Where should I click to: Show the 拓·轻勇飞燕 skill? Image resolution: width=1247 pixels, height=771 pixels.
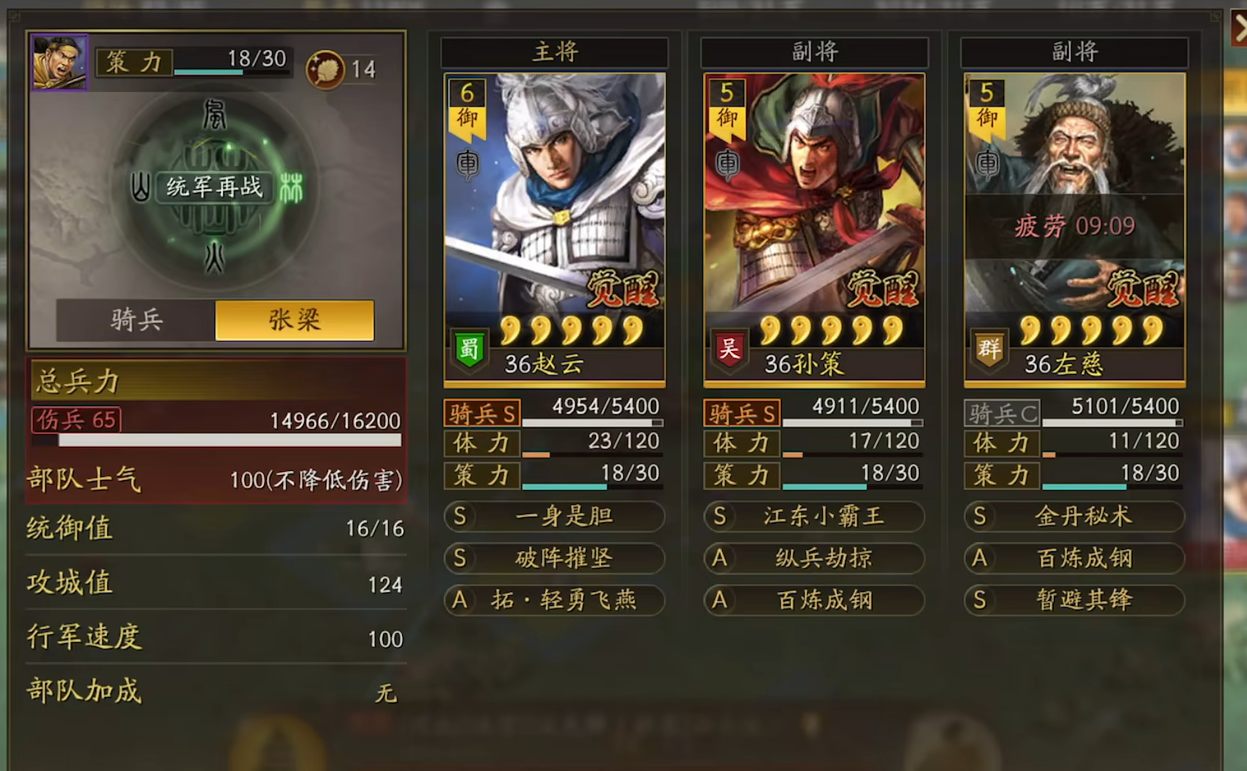tap(554, 600)
